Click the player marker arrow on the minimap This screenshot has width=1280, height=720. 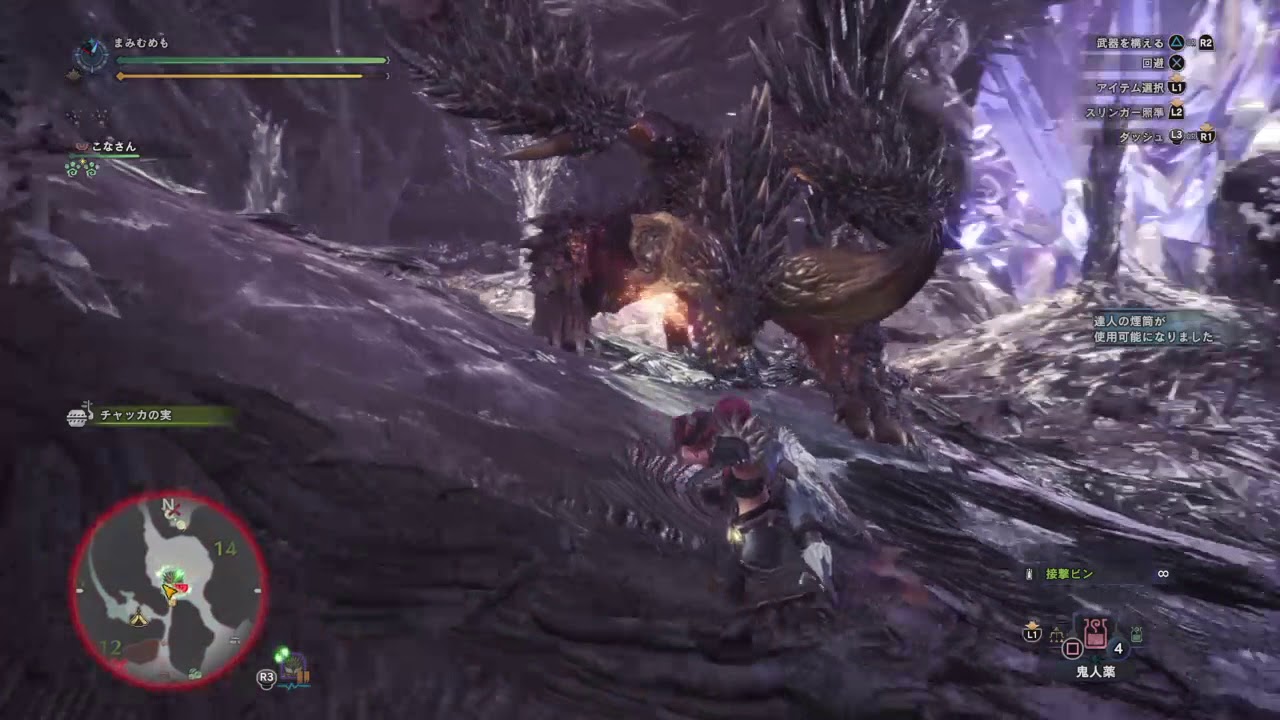pos(169,591)
